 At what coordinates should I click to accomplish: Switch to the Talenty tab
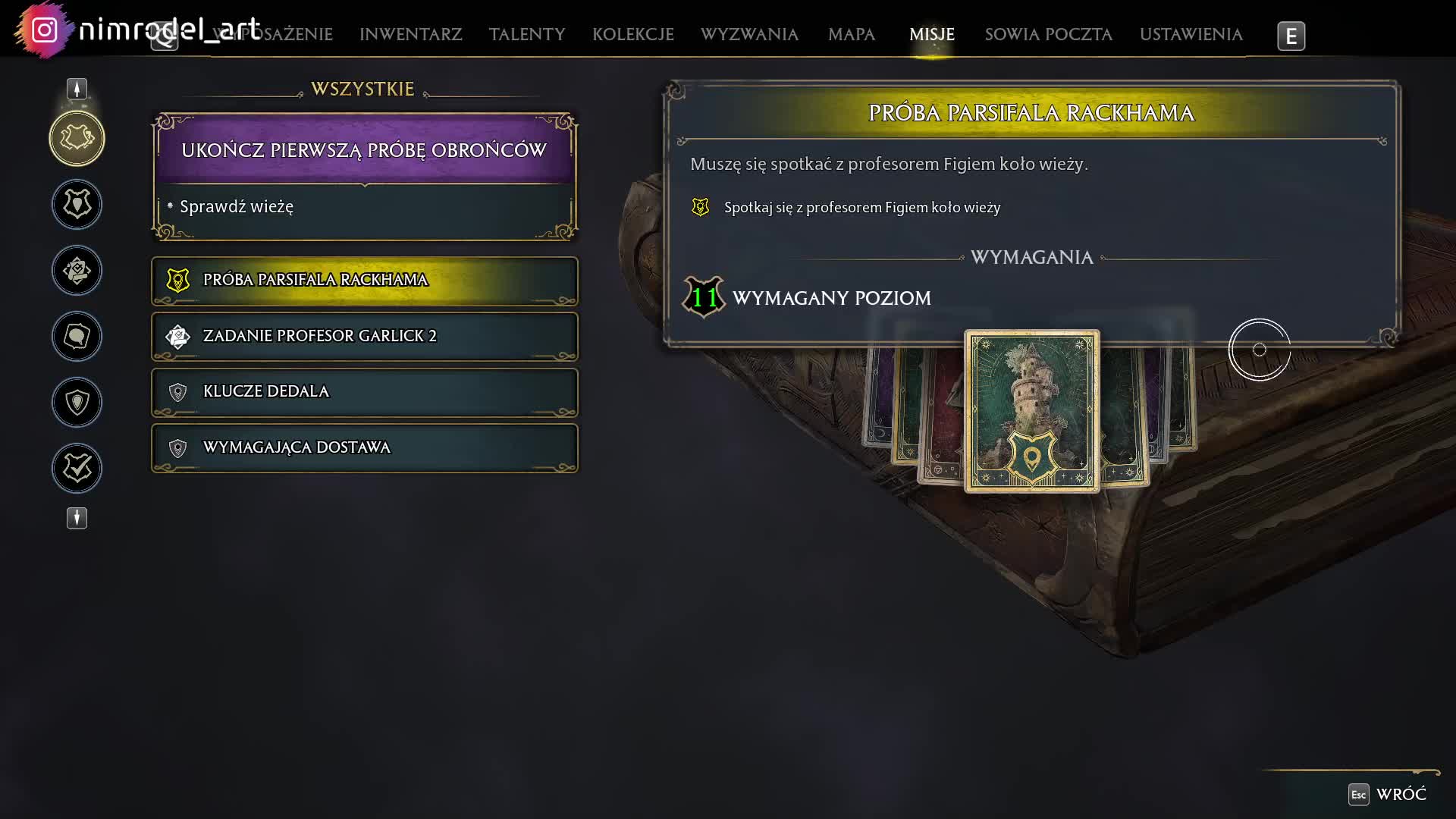[x=526, y=35]
